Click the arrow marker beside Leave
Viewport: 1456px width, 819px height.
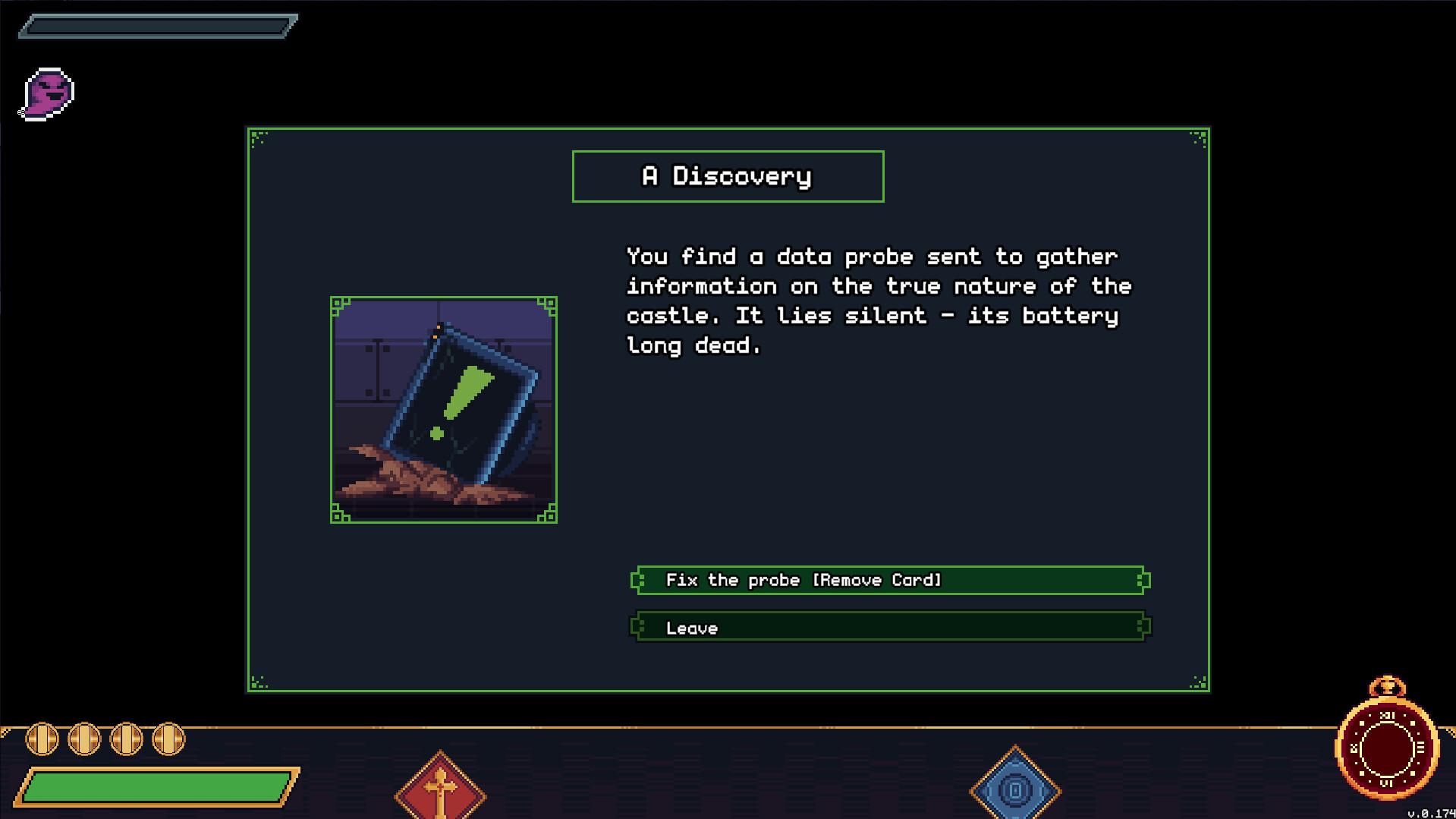[636, 627]
